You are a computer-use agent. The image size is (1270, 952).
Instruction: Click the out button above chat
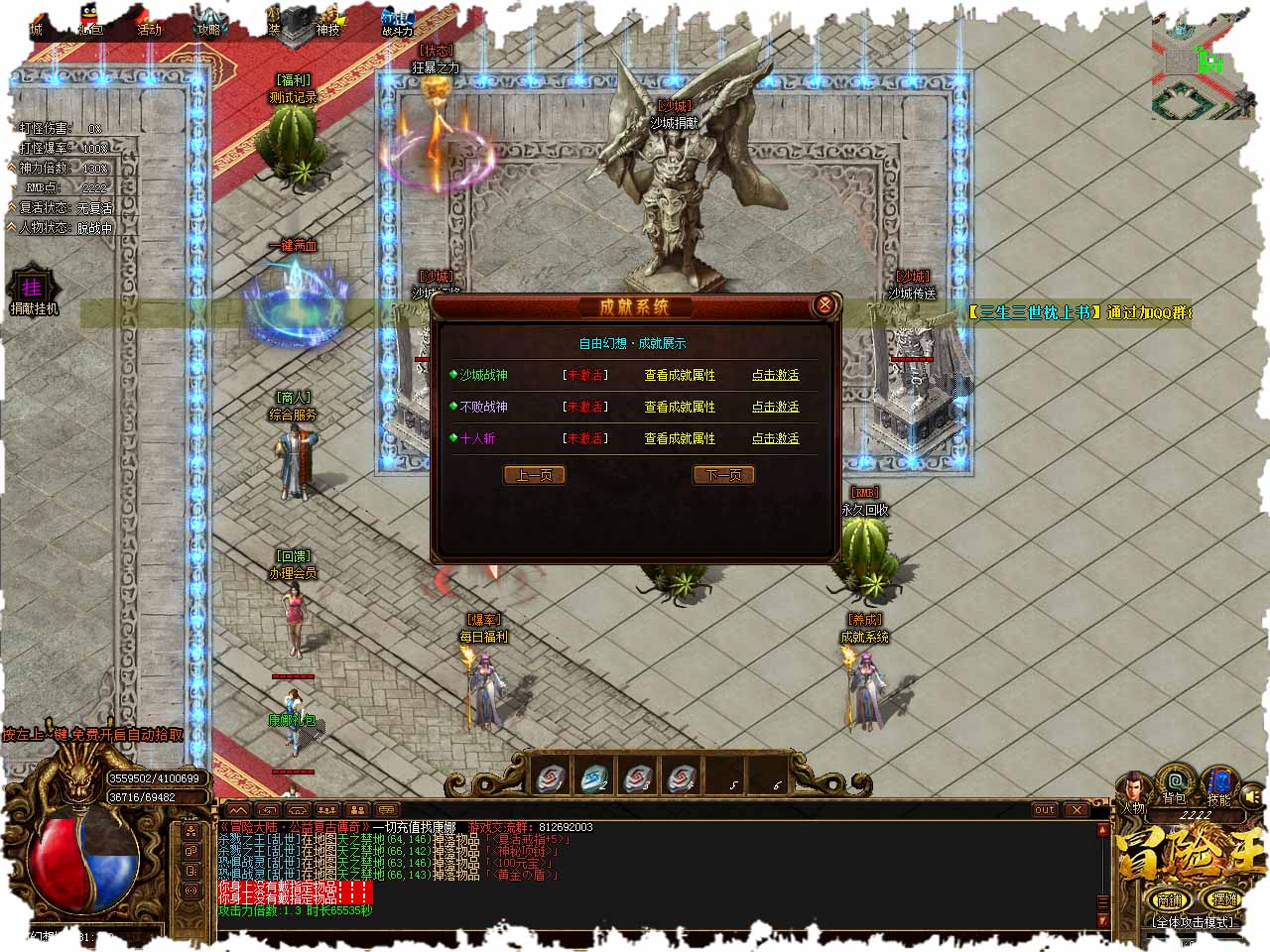(1045, 810)
